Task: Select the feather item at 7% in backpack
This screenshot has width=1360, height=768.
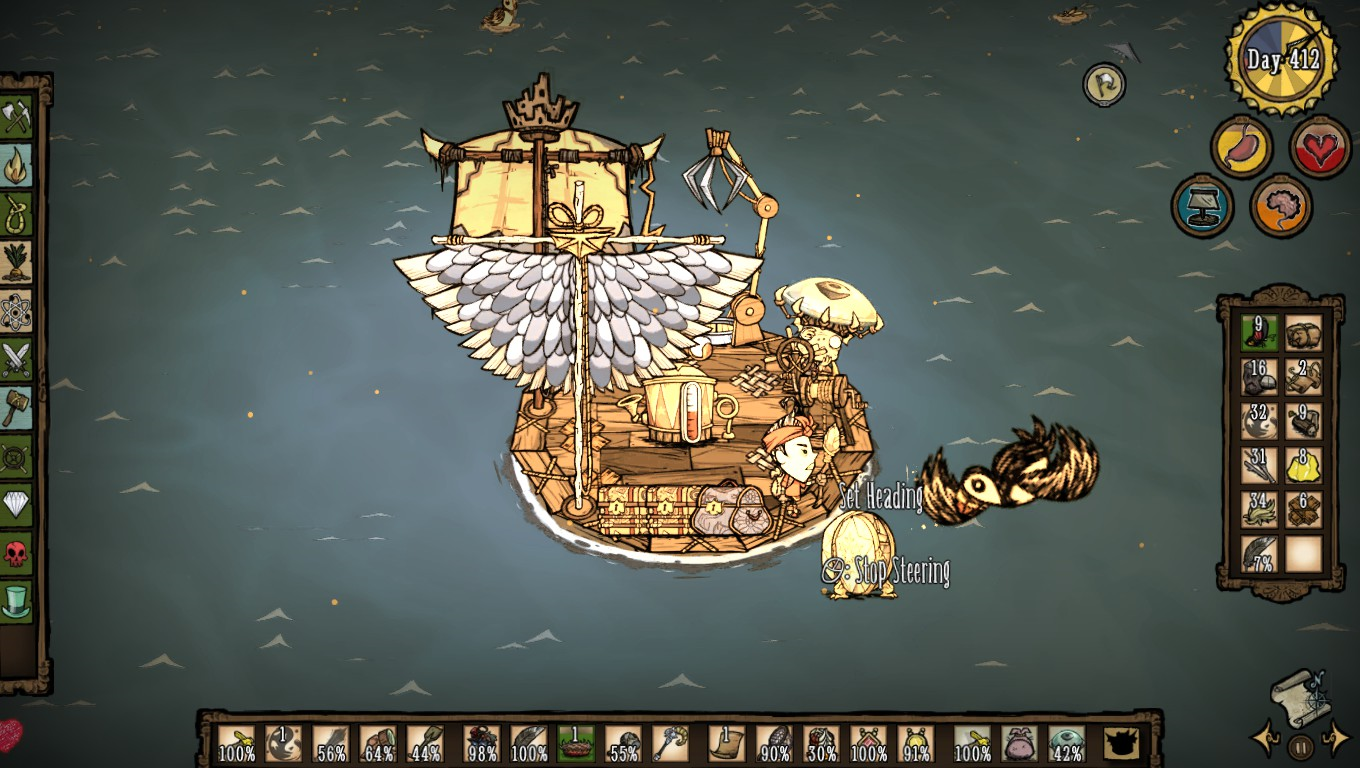Action: (1260, 553)
